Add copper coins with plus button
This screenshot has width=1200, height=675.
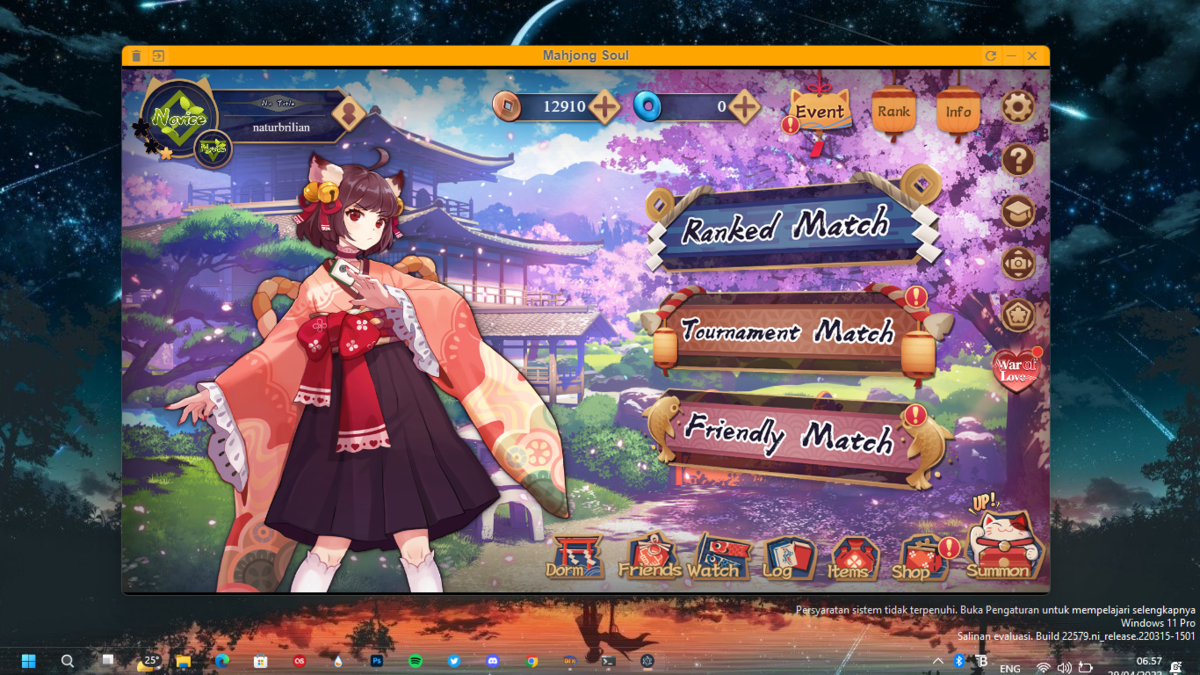click(x=605, y=106)
